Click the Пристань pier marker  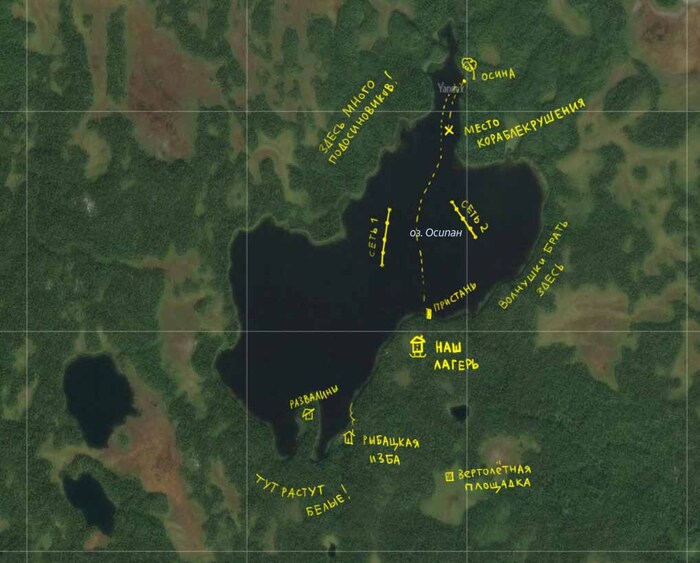428,313
